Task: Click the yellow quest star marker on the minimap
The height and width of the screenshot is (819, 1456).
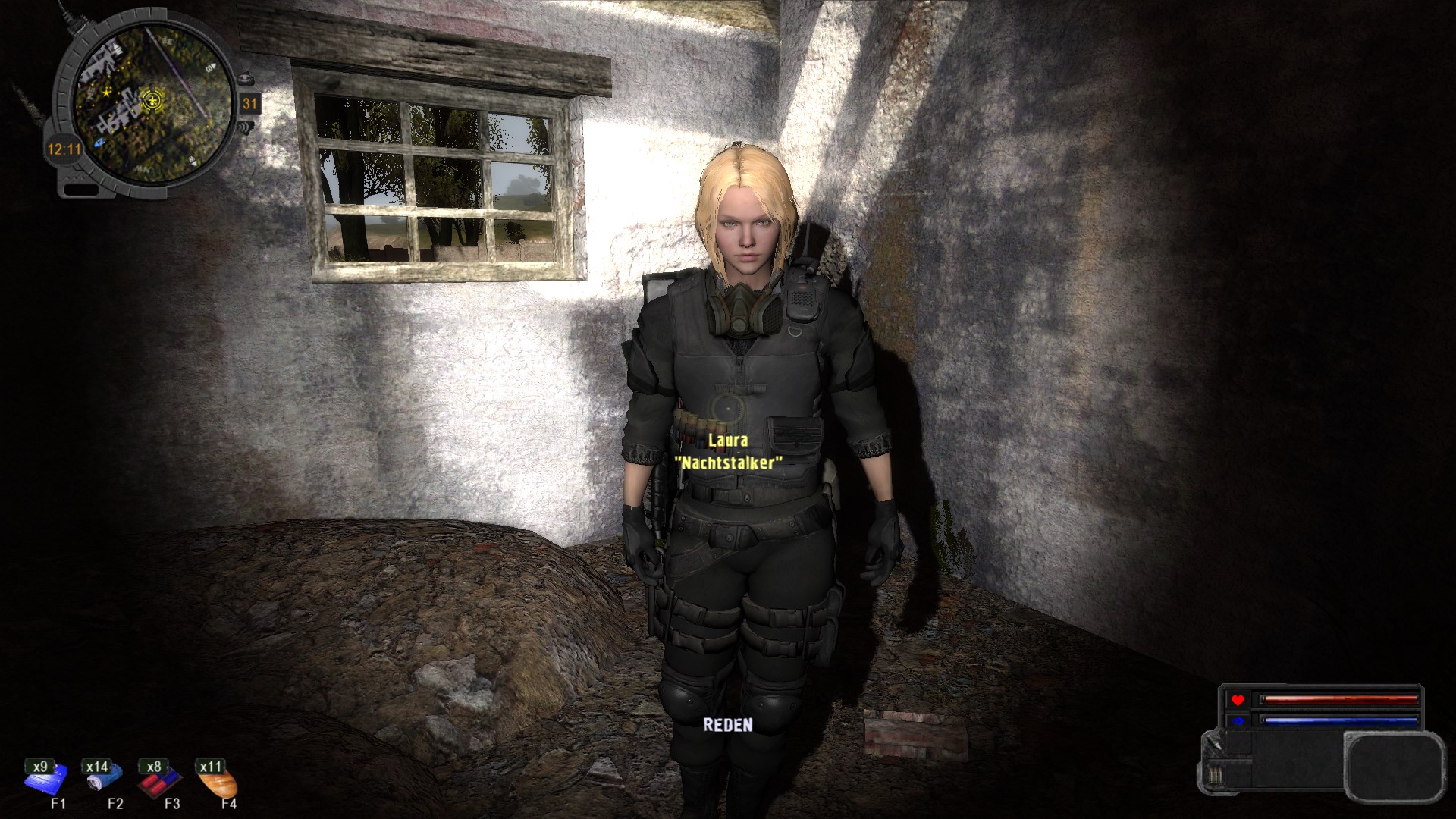Action: tap(106, 93)
